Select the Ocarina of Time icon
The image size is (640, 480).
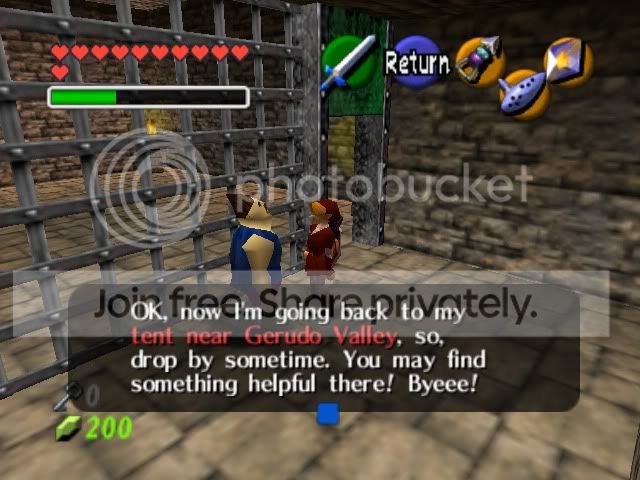(522, 93)
